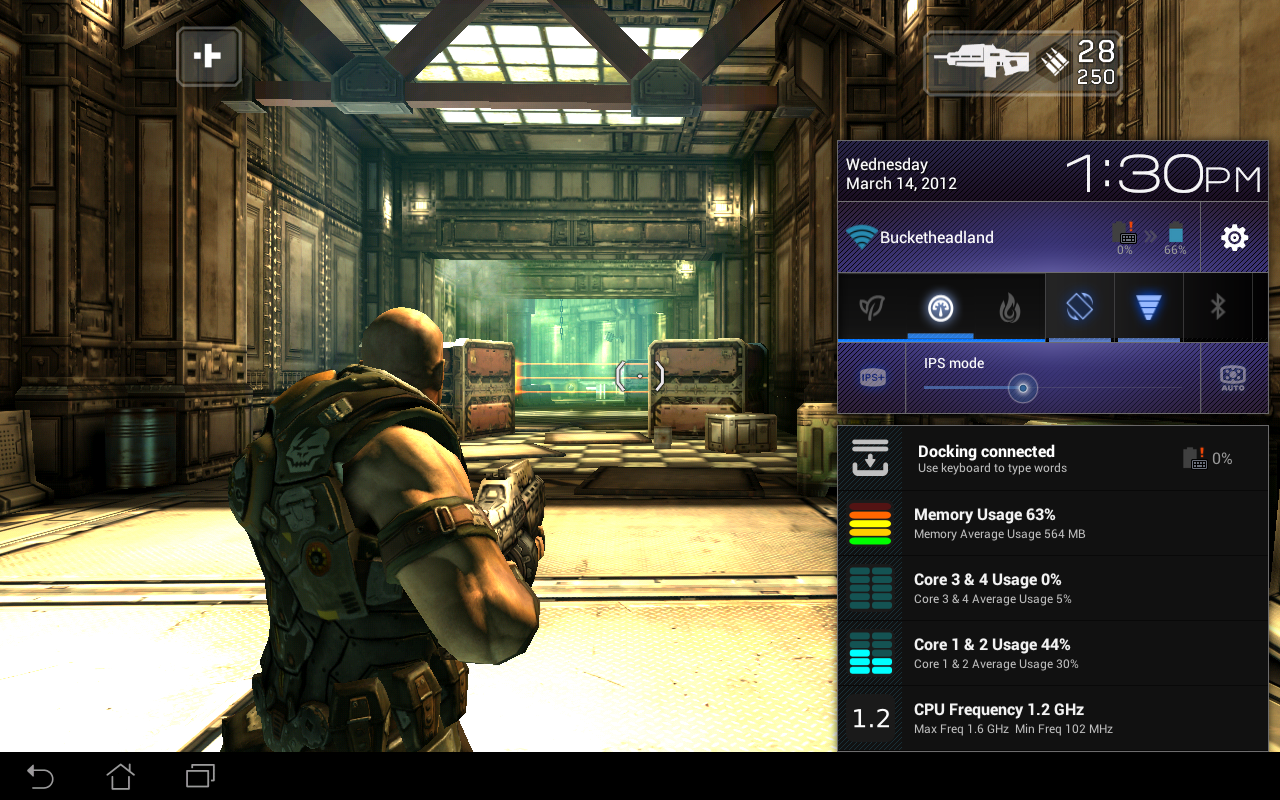Adjust the IPS mode brightness slider
The width and height of the screenshot is (1280, 800).
tap(1021, 388)
